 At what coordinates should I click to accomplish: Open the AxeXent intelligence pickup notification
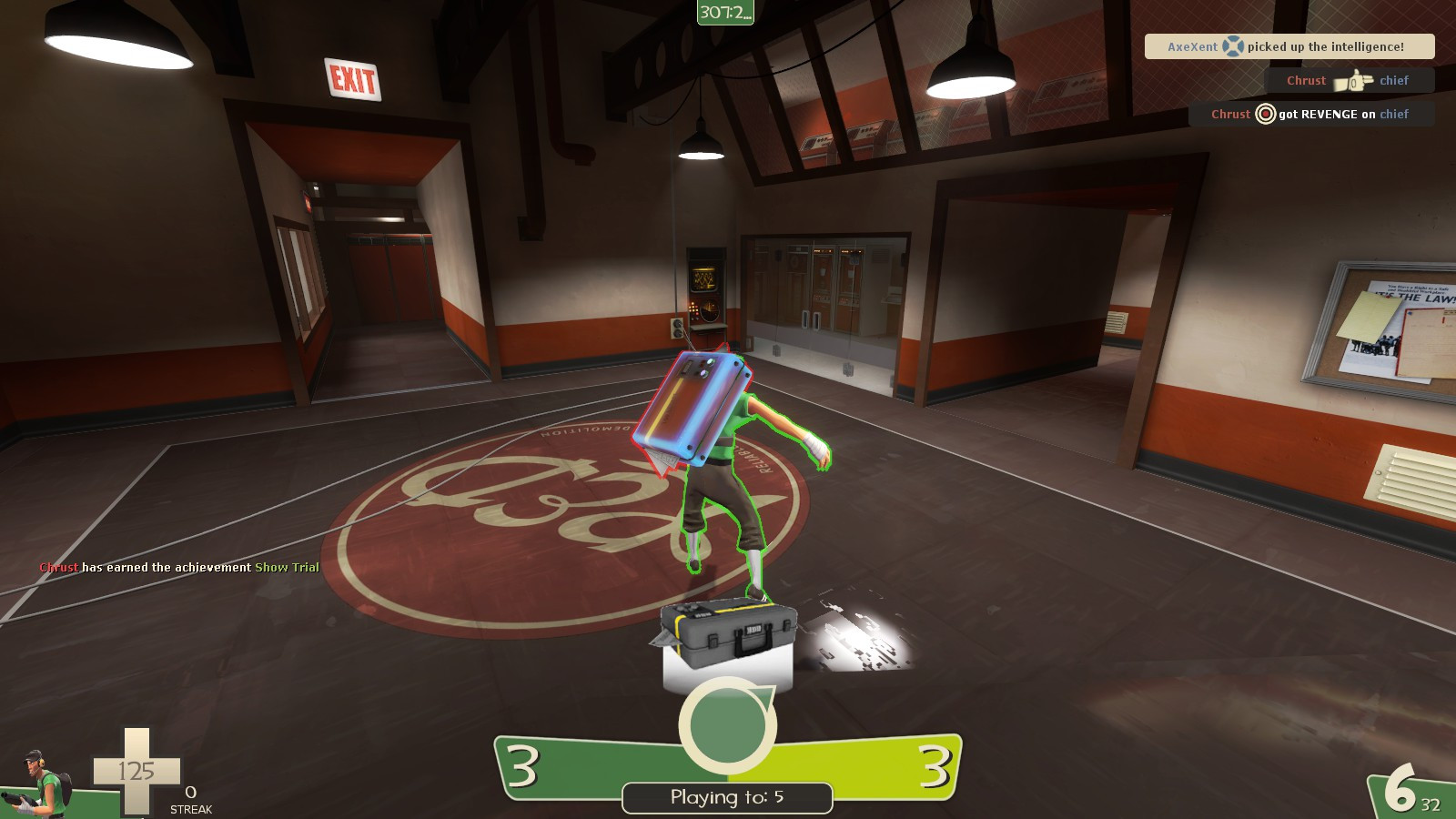click(1292, 46)
